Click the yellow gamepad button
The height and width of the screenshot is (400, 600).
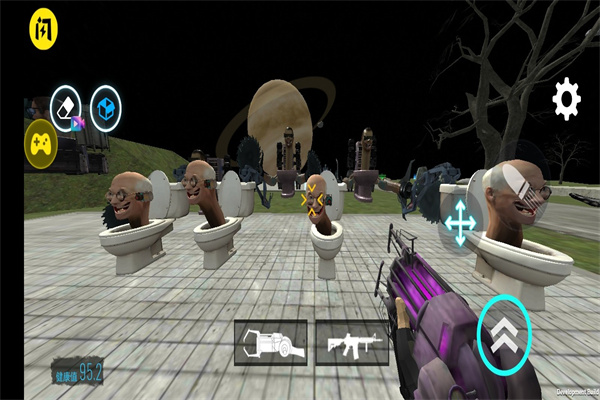point(40,142)
